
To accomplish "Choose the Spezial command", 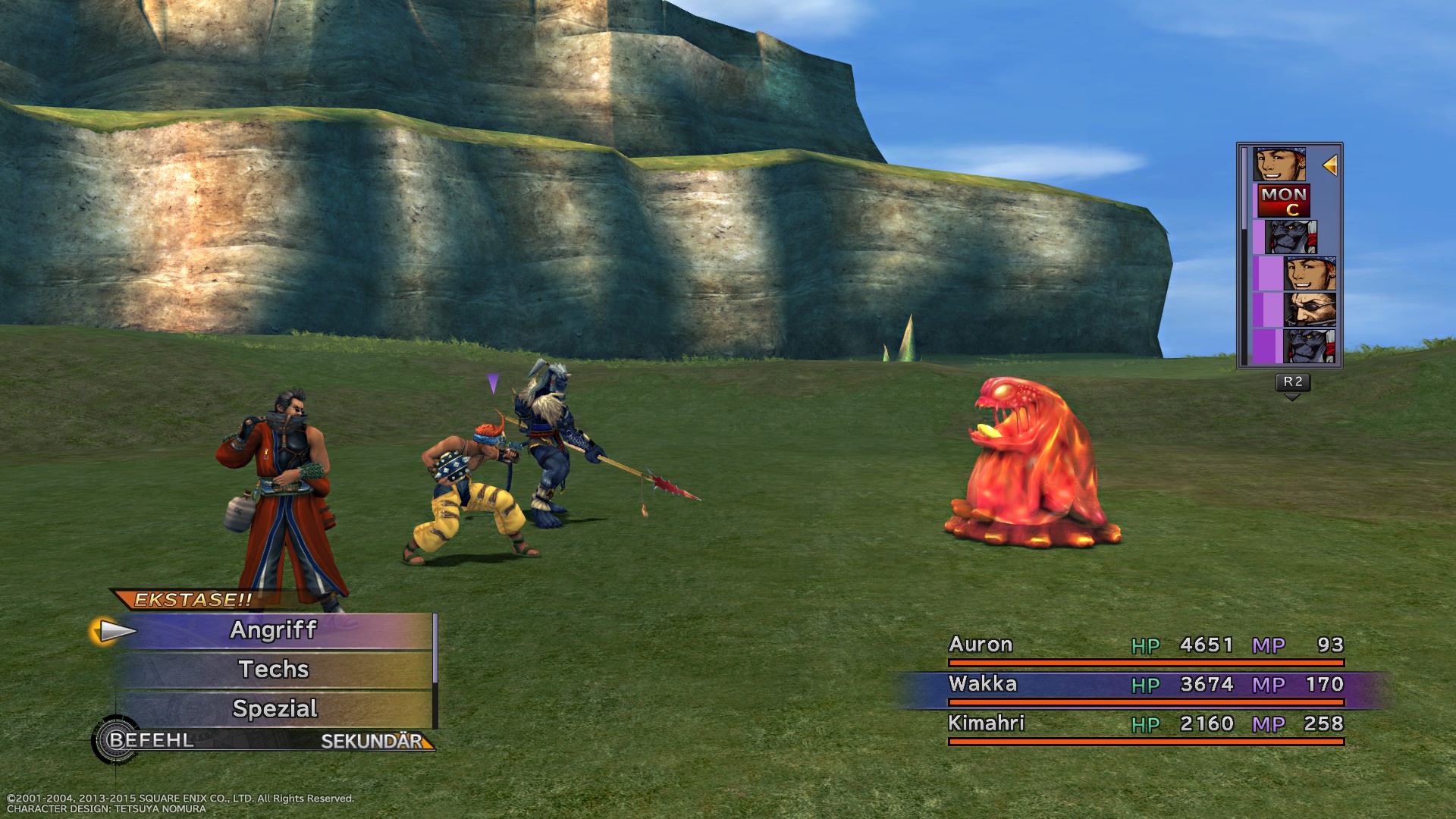I will [x=273, y=709].
